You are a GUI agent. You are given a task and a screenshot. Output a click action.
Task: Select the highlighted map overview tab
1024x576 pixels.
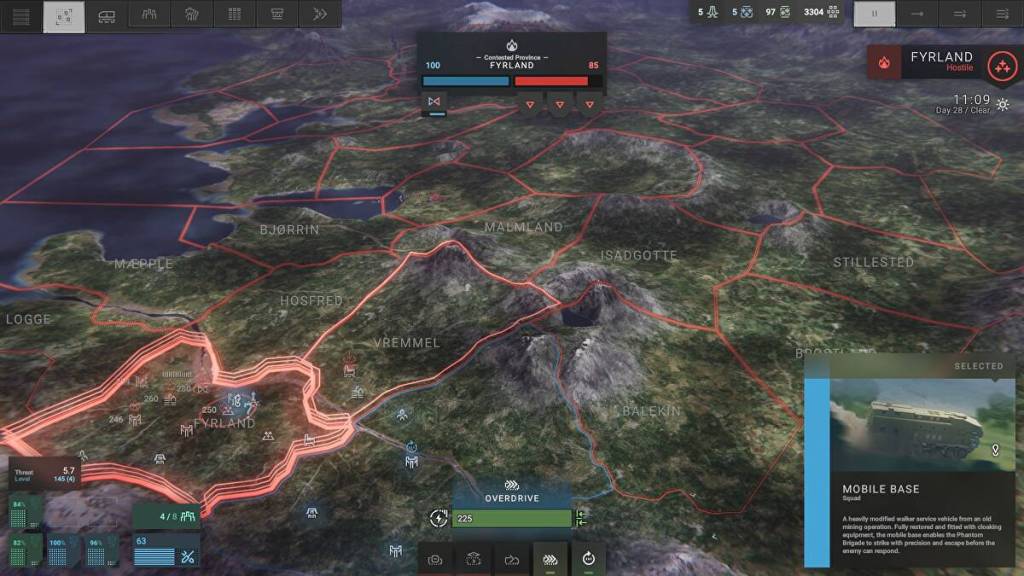pyautogui.click(x=64, y=15)
